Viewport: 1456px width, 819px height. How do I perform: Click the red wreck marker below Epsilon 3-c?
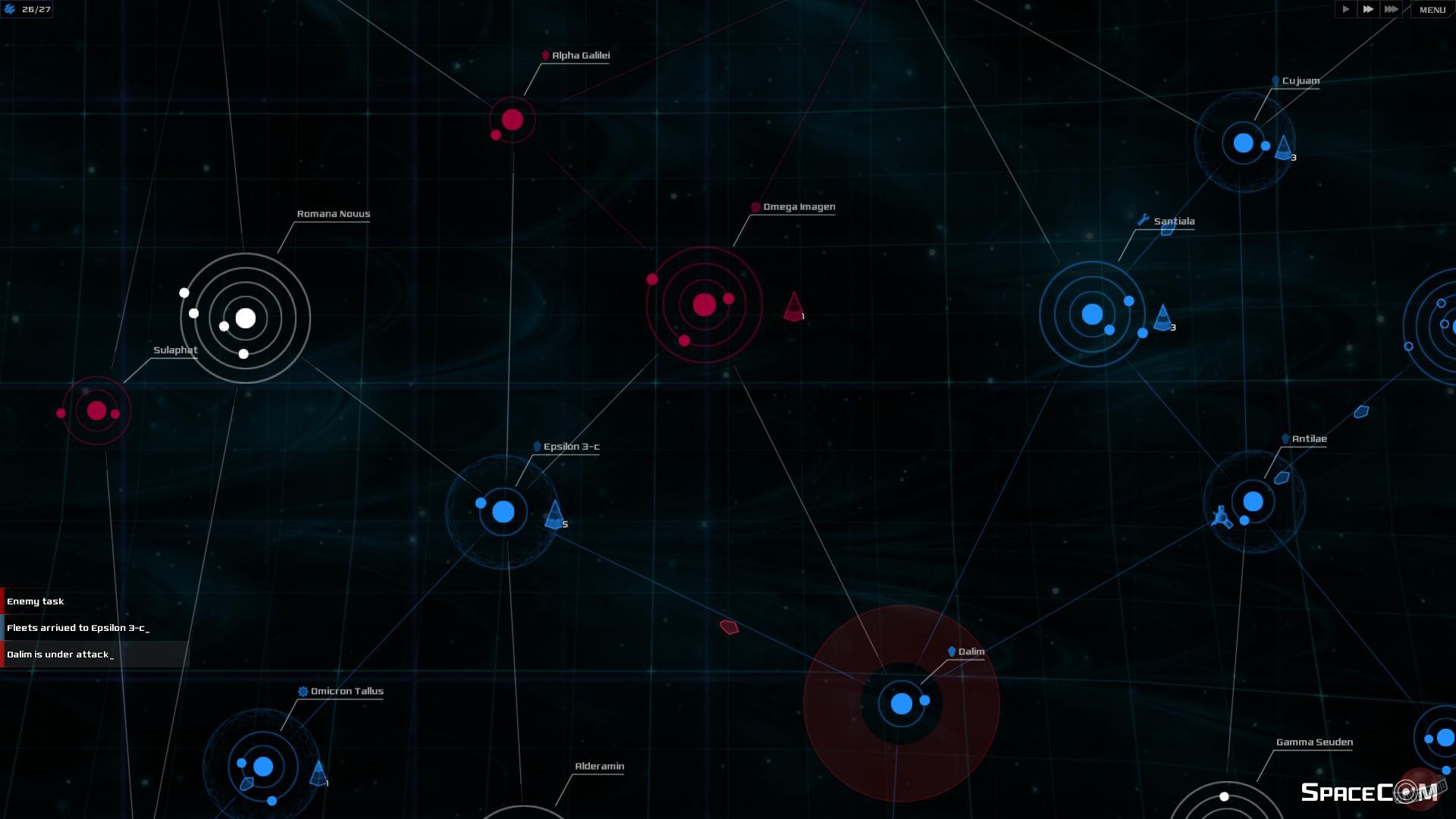[729, 626]
